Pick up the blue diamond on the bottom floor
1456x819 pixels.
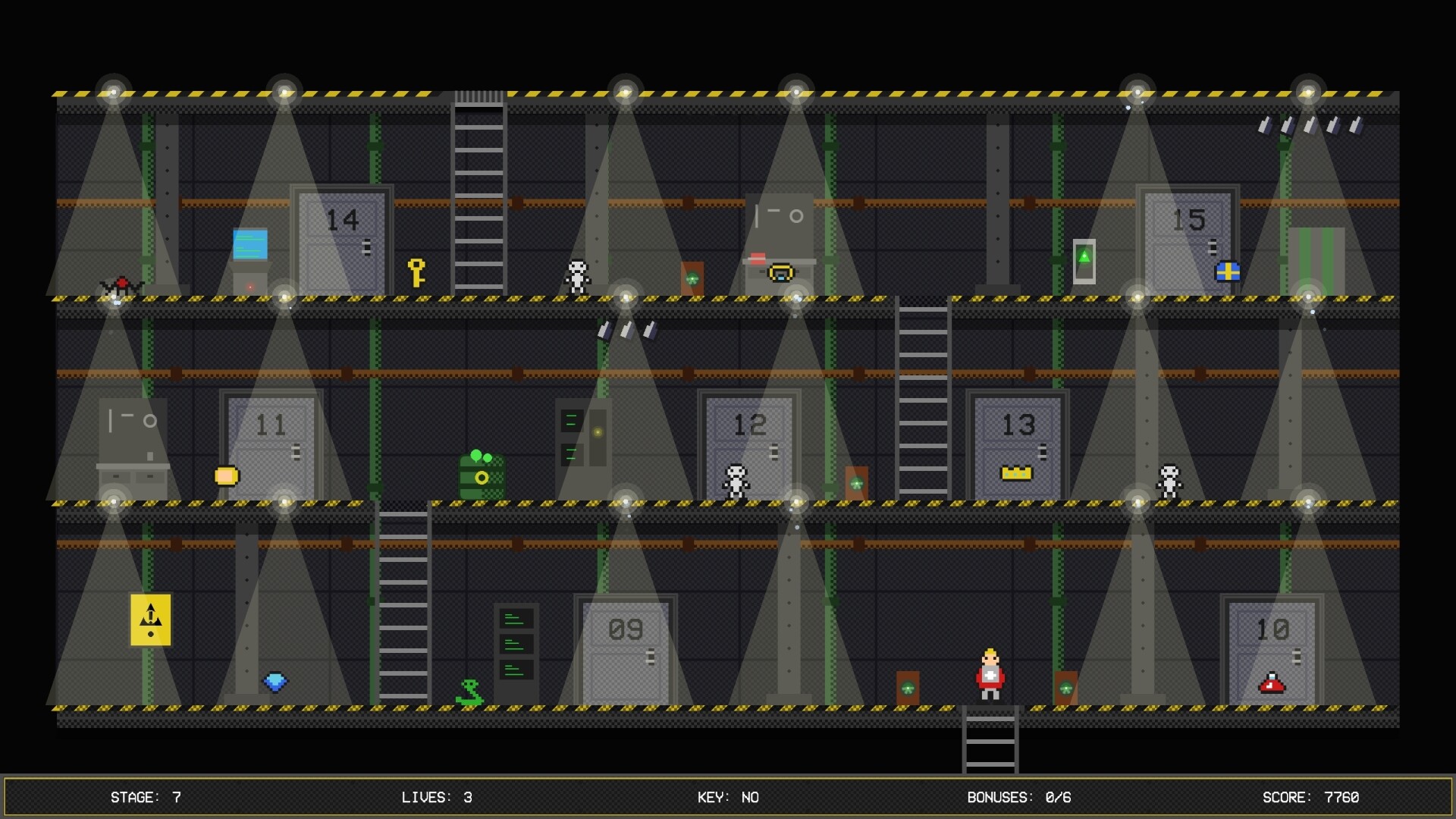(276, 682)
